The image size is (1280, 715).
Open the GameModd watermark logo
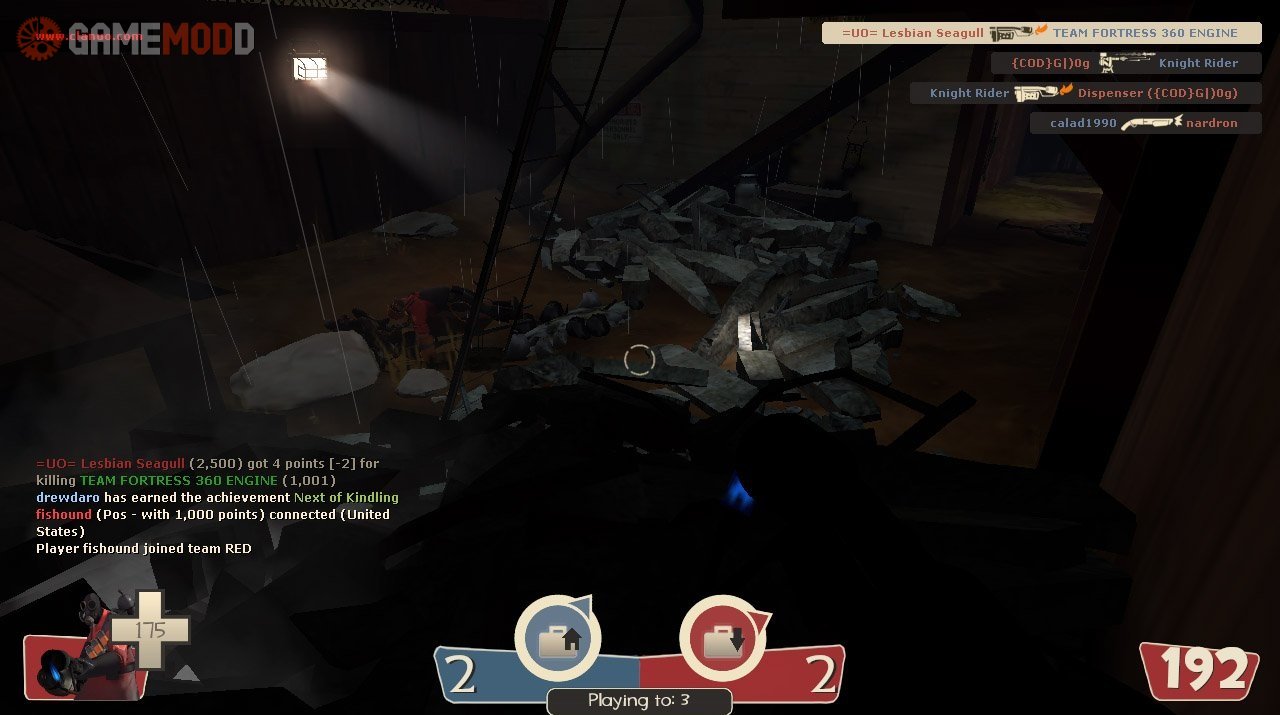tap(135, 38)
